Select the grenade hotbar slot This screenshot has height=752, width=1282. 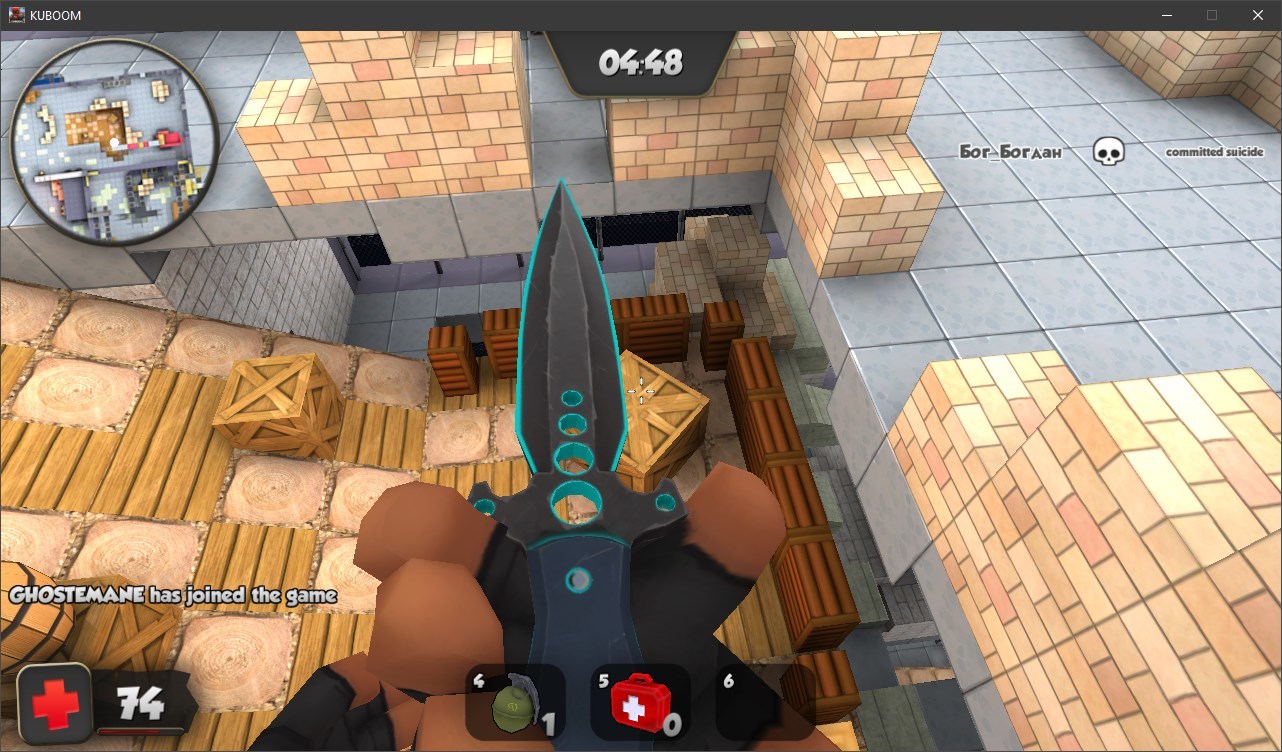click(x=515, y=702)
